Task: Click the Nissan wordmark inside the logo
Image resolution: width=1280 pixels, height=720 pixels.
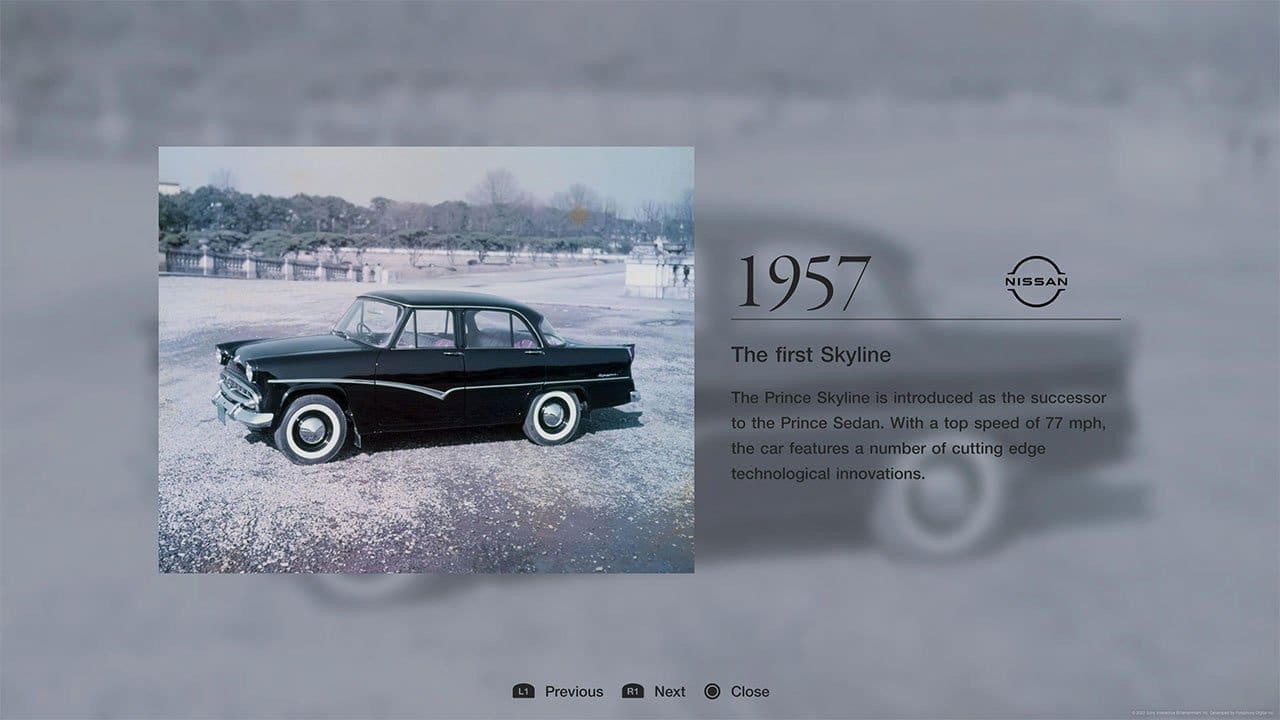Action: click(1037, 283)
